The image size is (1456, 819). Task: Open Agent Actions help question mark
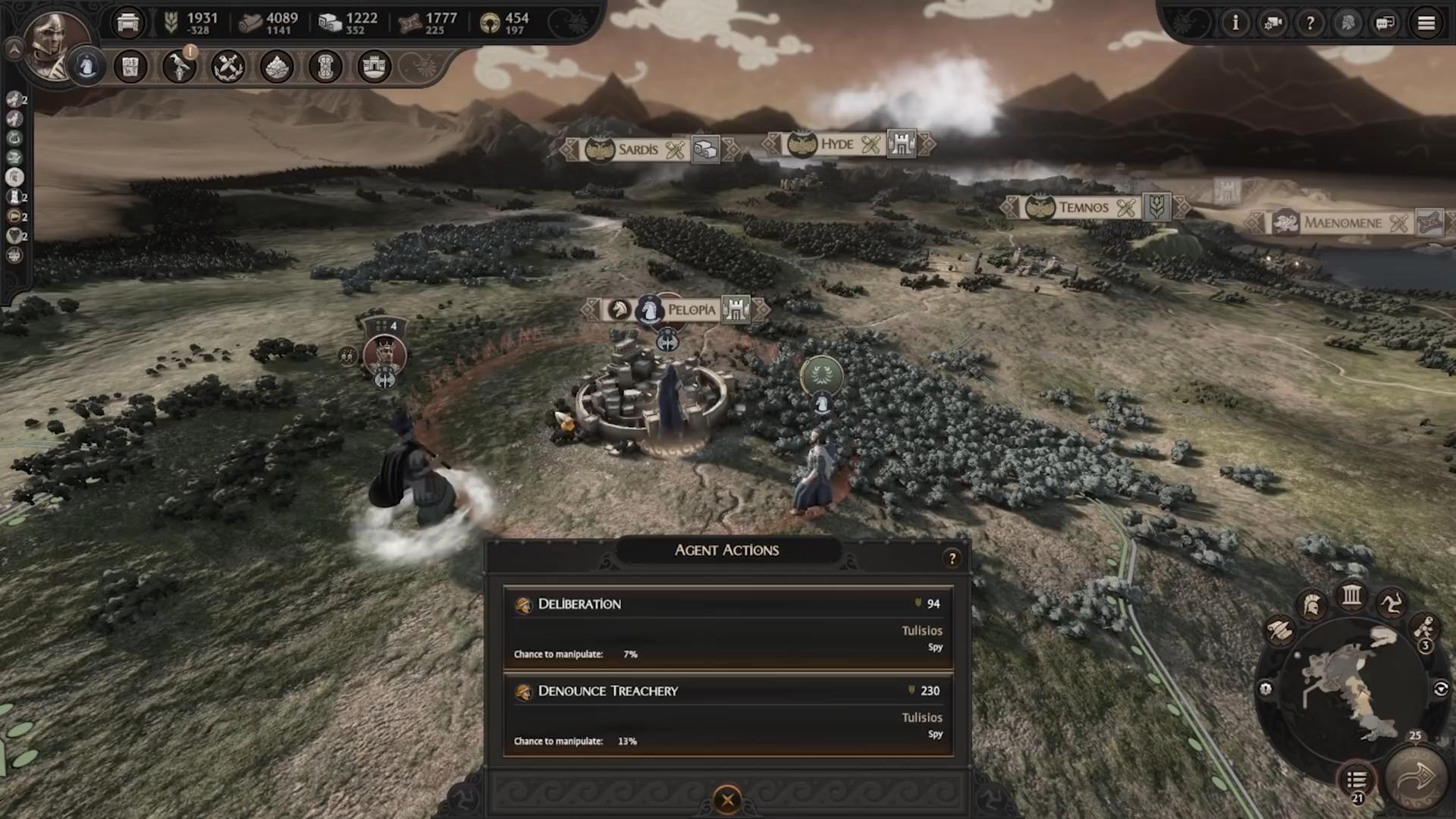click(x=952, y=559)
